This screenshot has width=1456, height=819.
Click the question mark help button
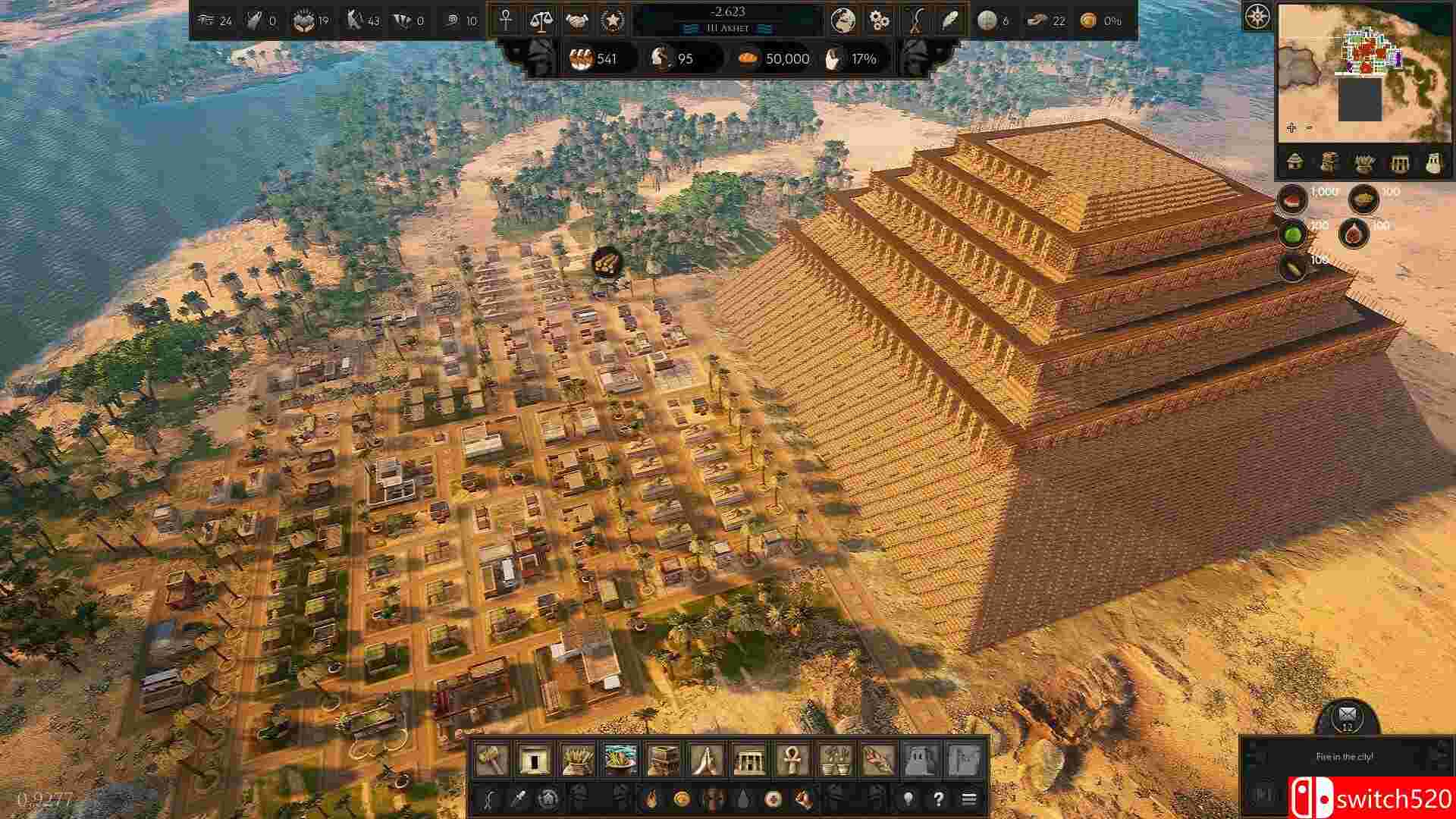938,799
